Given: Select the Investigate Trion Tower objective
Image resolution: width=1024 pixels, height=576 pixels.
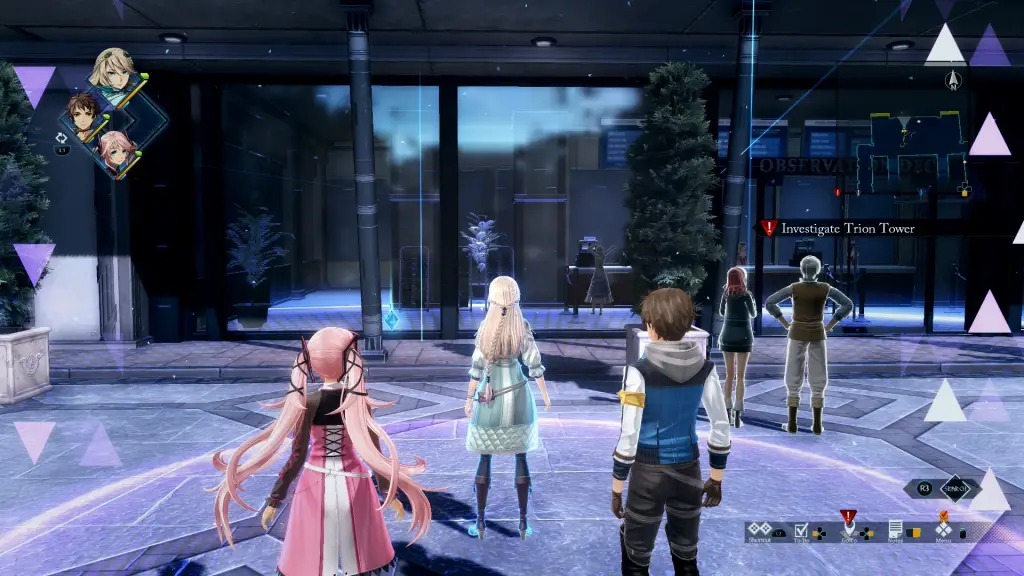Looking at the screenshot, I should click(848, 228).
